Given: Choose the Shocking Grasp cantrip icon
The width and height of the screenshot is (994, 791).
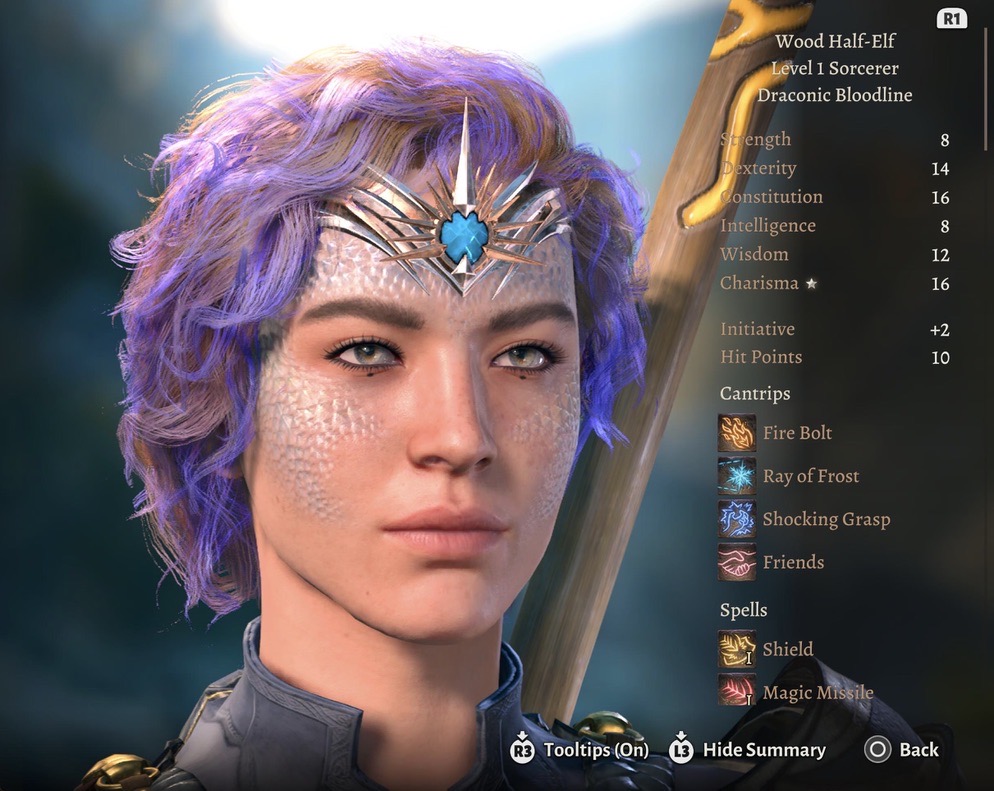Looking at the screenshot, I should click(737, 519).
